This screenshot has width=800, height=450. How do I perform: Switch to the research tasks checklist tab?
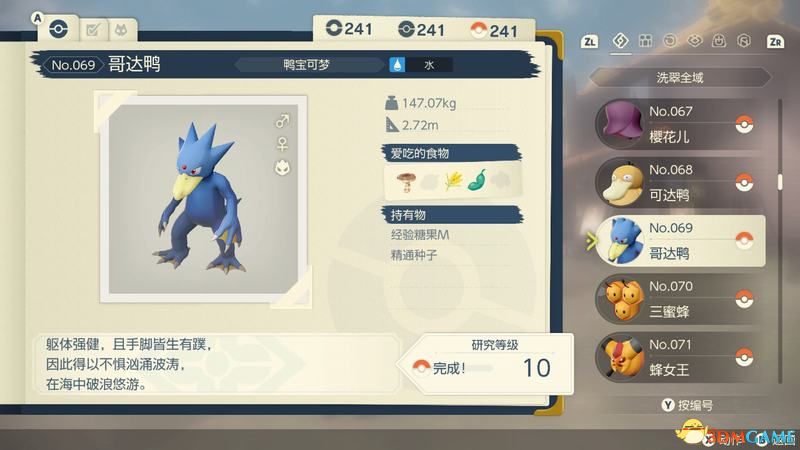pyautogui.click(x=92, y=30)
